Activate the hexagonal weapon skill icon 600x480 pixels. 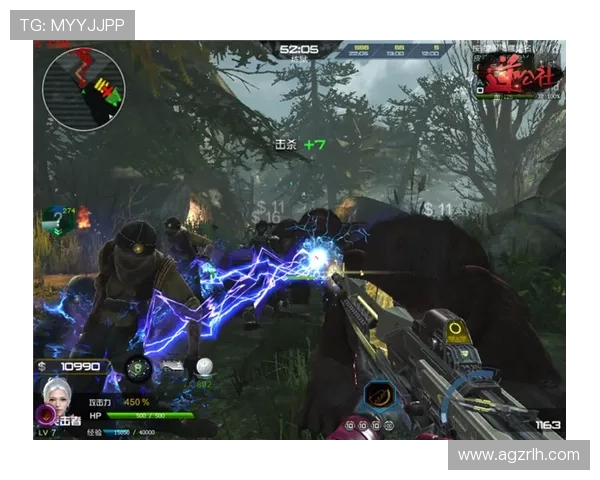tap(377, 395)
